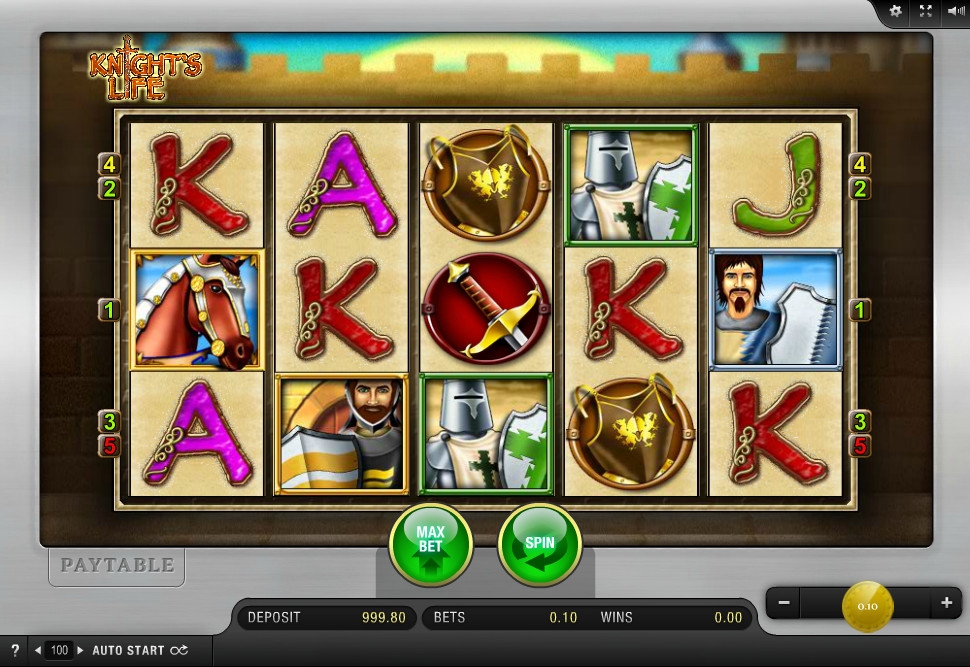
Task: Lower the auto start spin count arrow
Action: 38,650
